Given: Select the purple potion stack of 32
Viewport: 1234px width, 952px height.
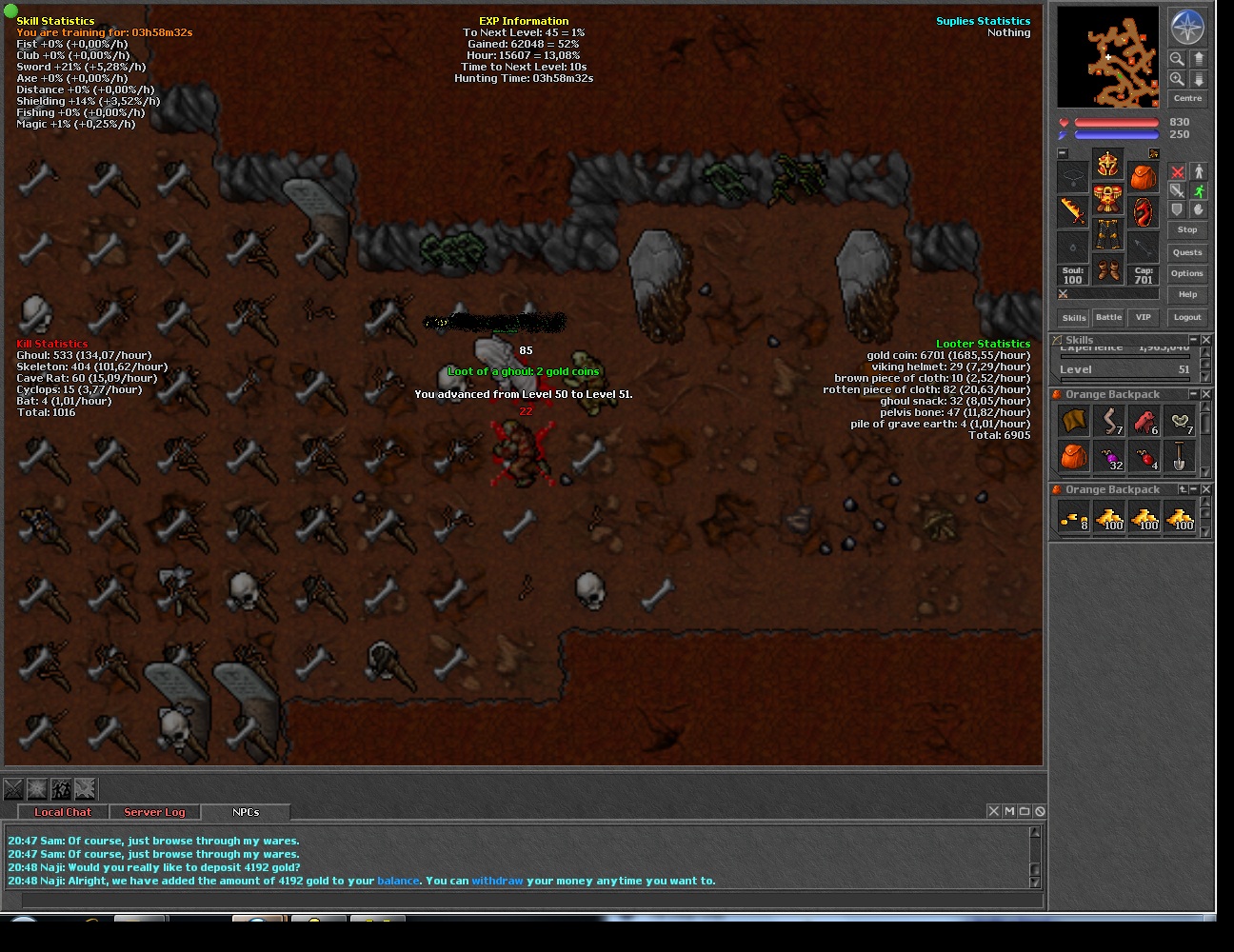Looking at the screenshot, I should (1109, 456).
